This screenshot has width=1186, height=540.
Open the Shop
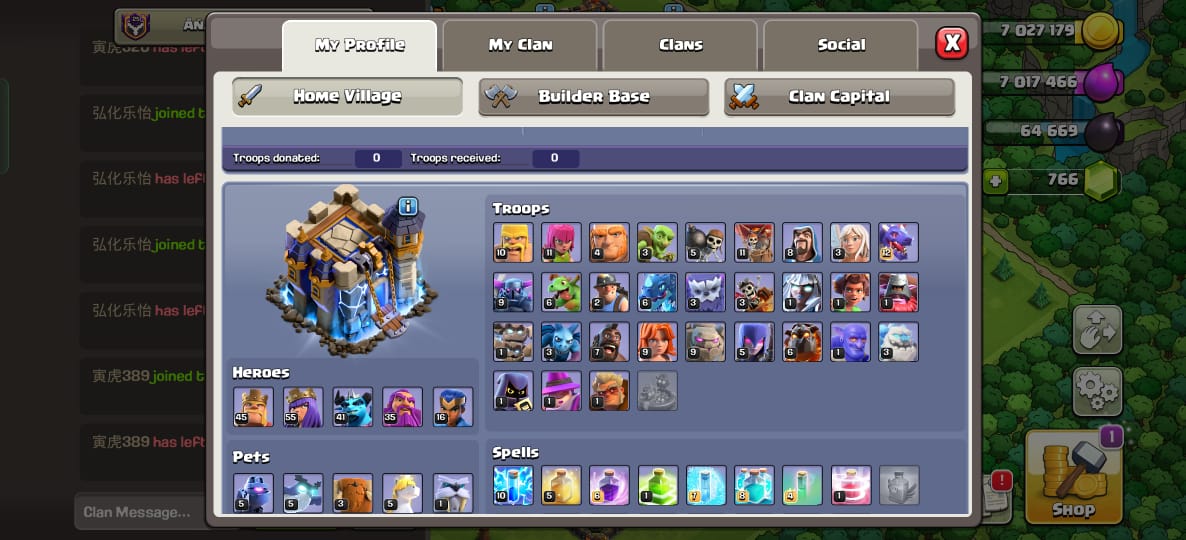coord(1071,480)
